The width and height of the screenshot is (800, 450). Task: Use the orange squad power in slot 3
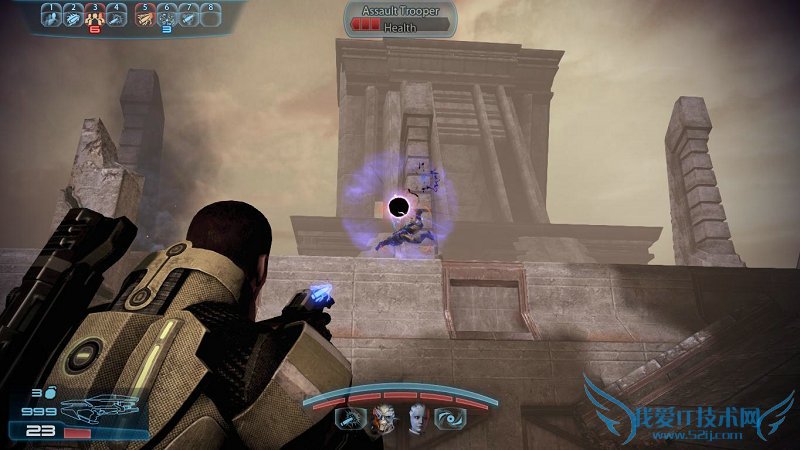96,17
